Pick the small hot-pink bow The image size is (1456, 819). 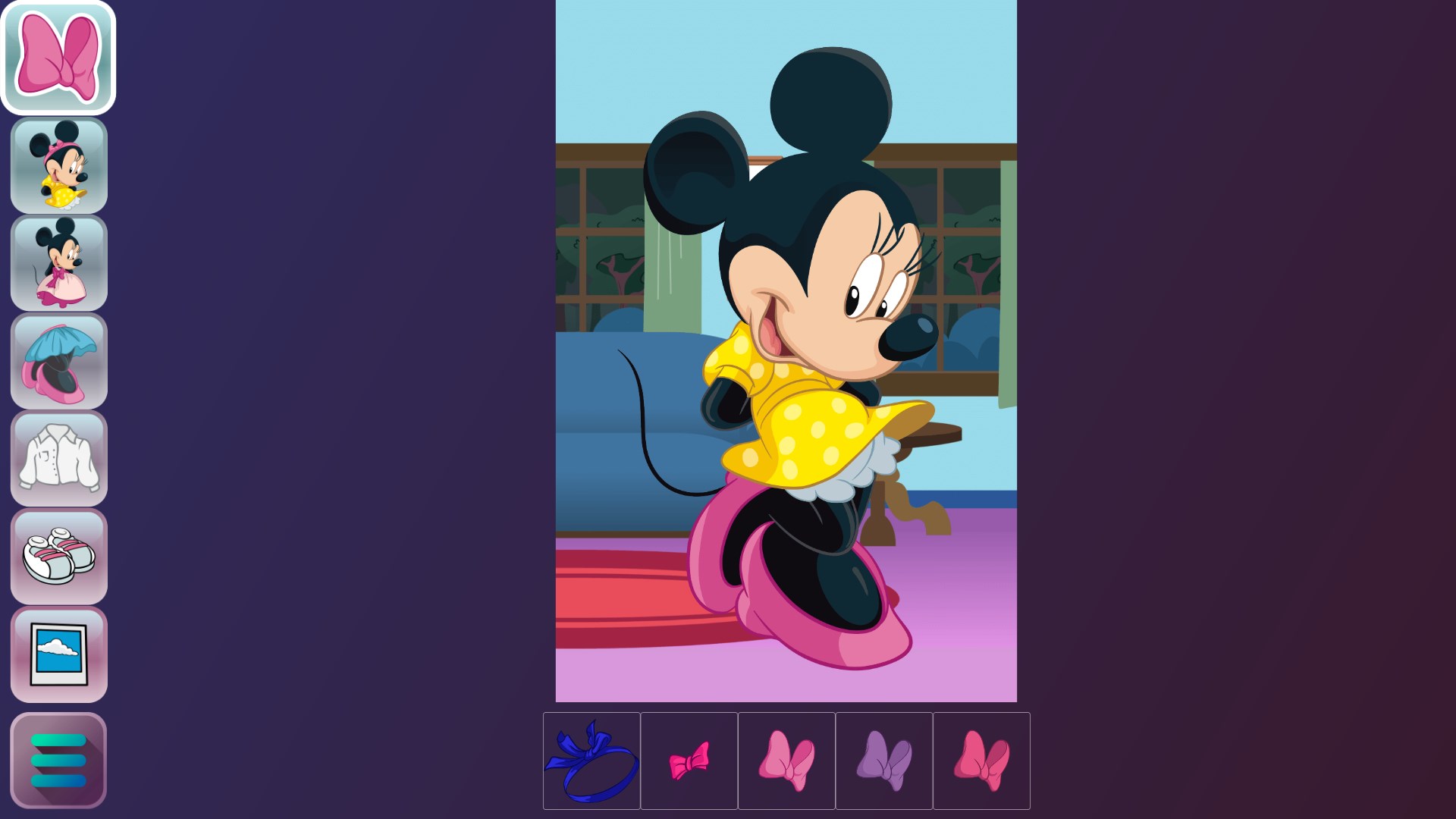689,761
